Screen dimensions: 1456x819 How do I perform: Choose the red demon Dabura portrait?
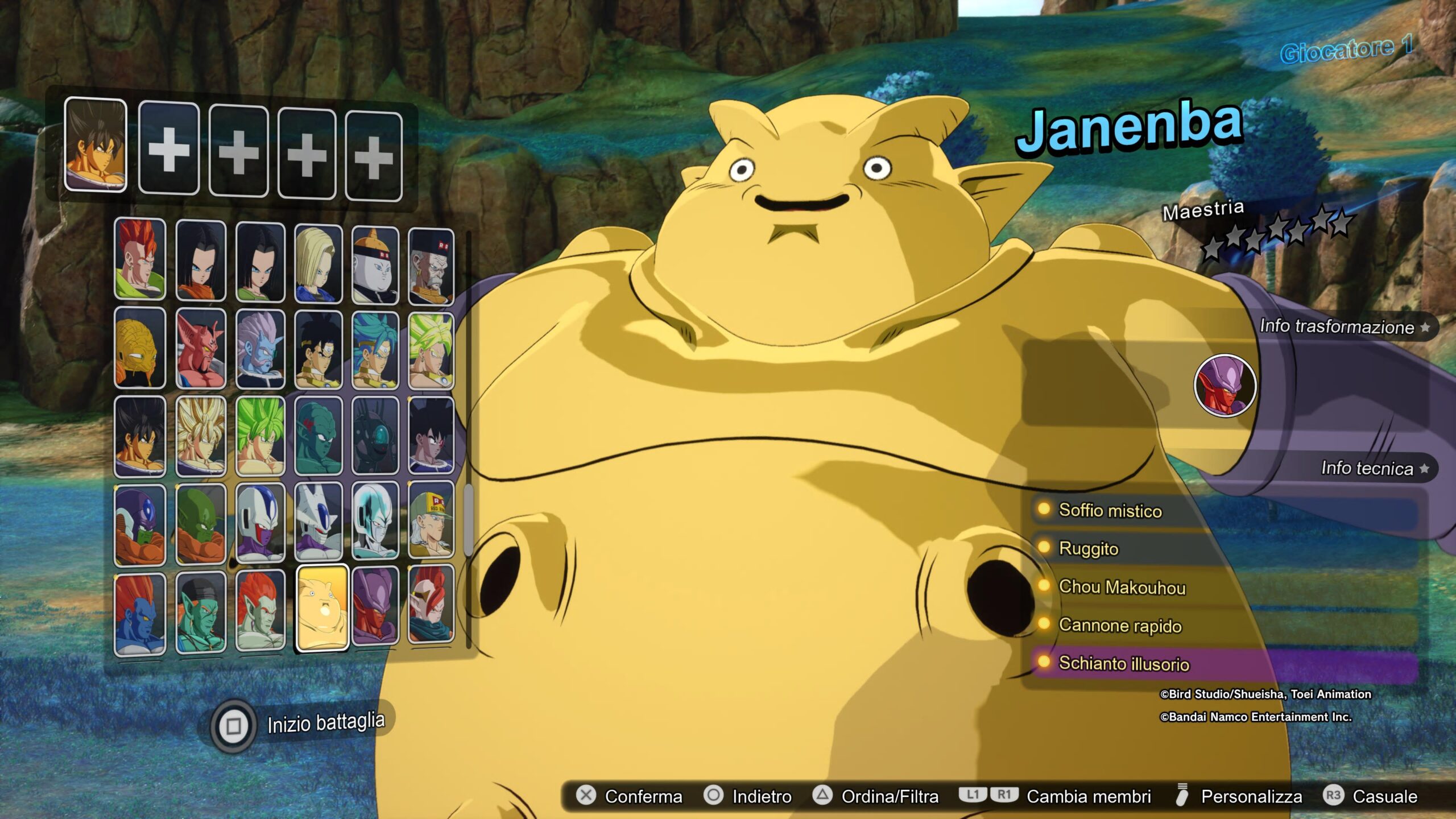[201, 348]
